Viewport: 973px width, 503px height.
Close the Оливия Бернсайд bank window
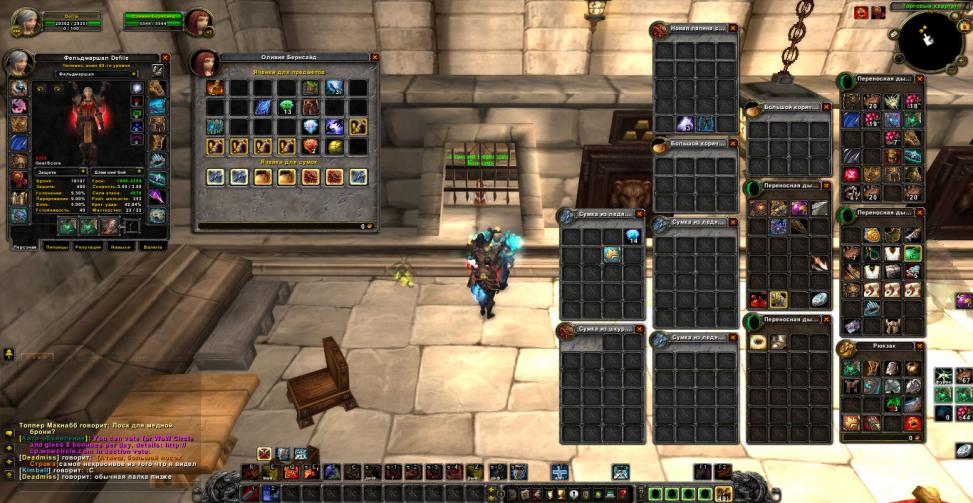374,58
